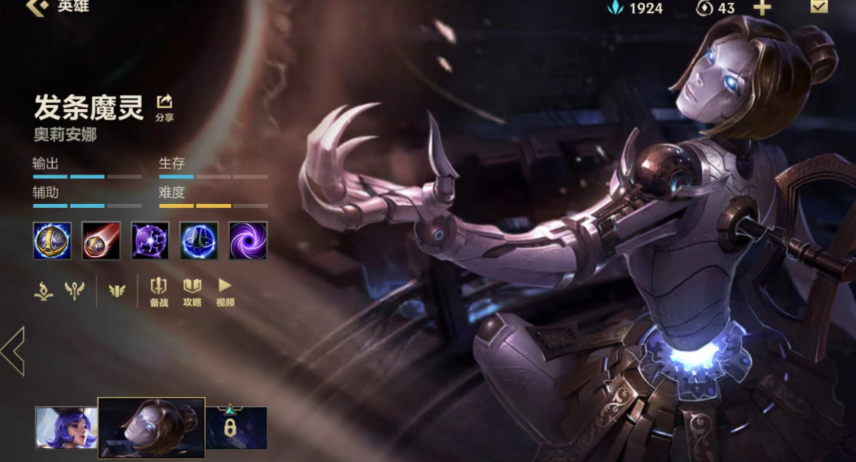
Task: View the blue protective shield ability
Action: coord(199,241)
